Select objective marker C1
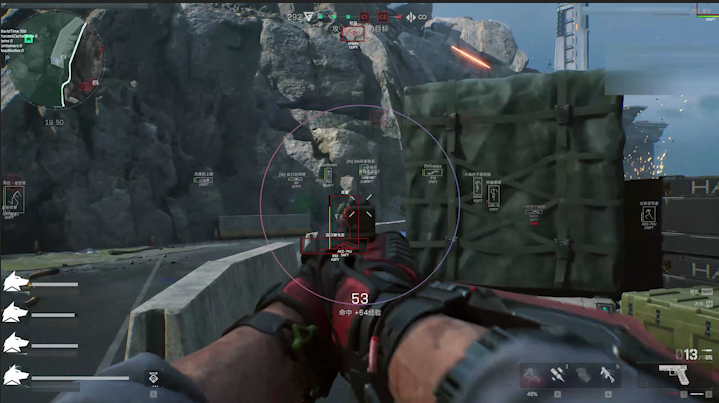The height and width of the screenshot is (403, 719). pyautogui.click(x=365, y=16)
